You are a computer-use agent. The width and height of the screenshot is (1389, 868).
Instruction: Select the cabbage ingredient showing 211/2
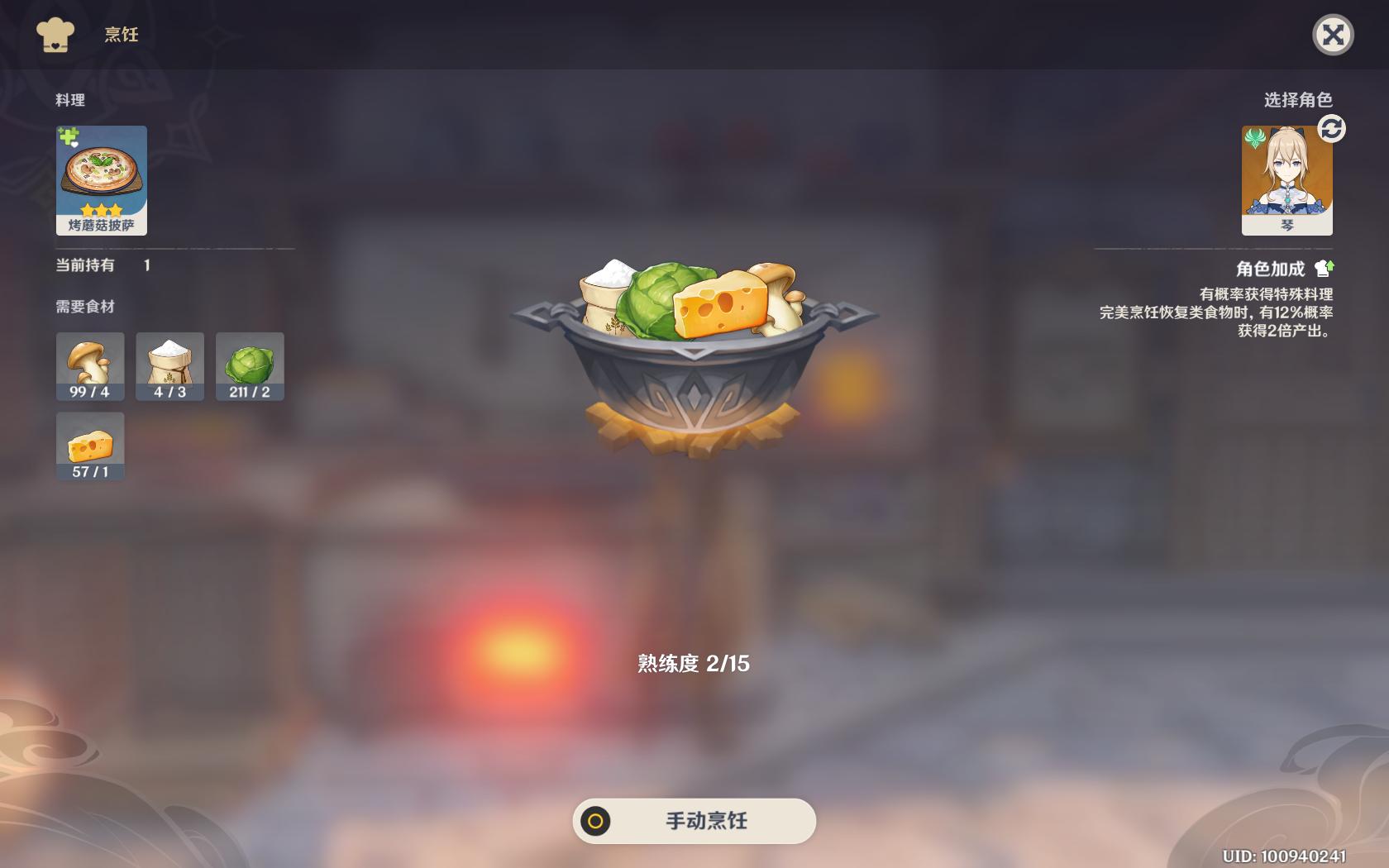(250, 366)
